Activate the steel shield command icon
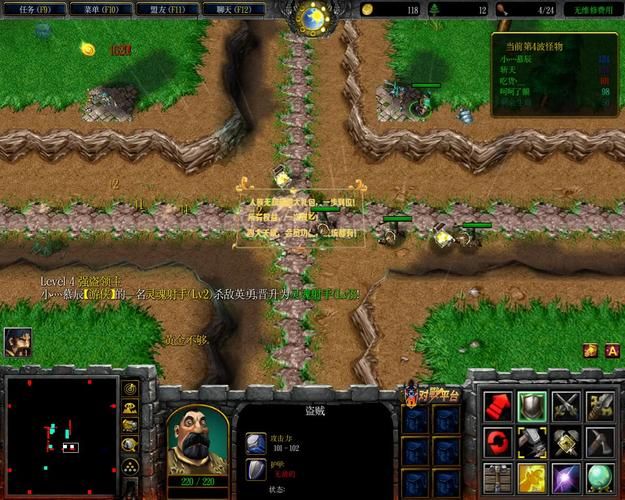This screenshot has width=625, height=500. click(x=532, y=405)
